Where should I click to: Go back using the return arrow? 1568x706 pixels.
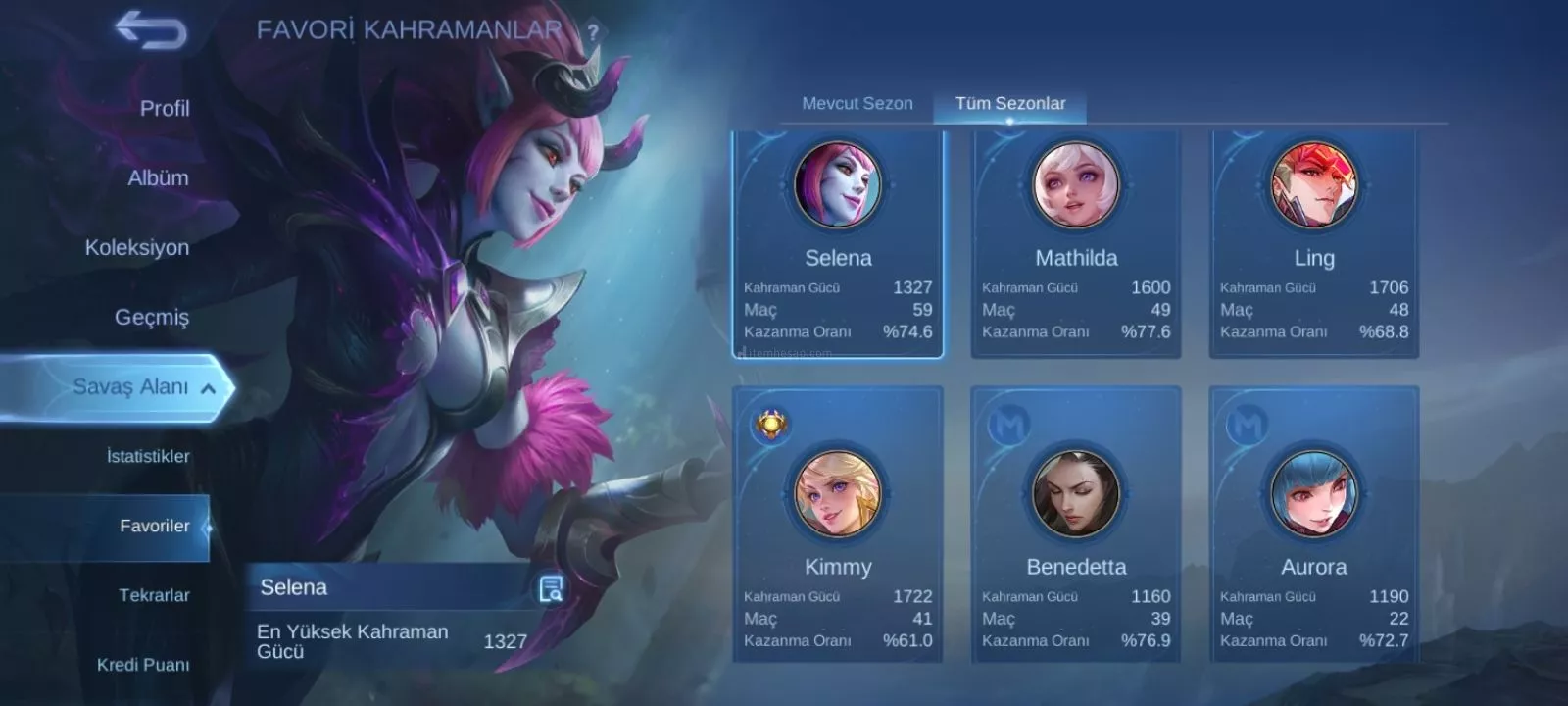(151, 29)
